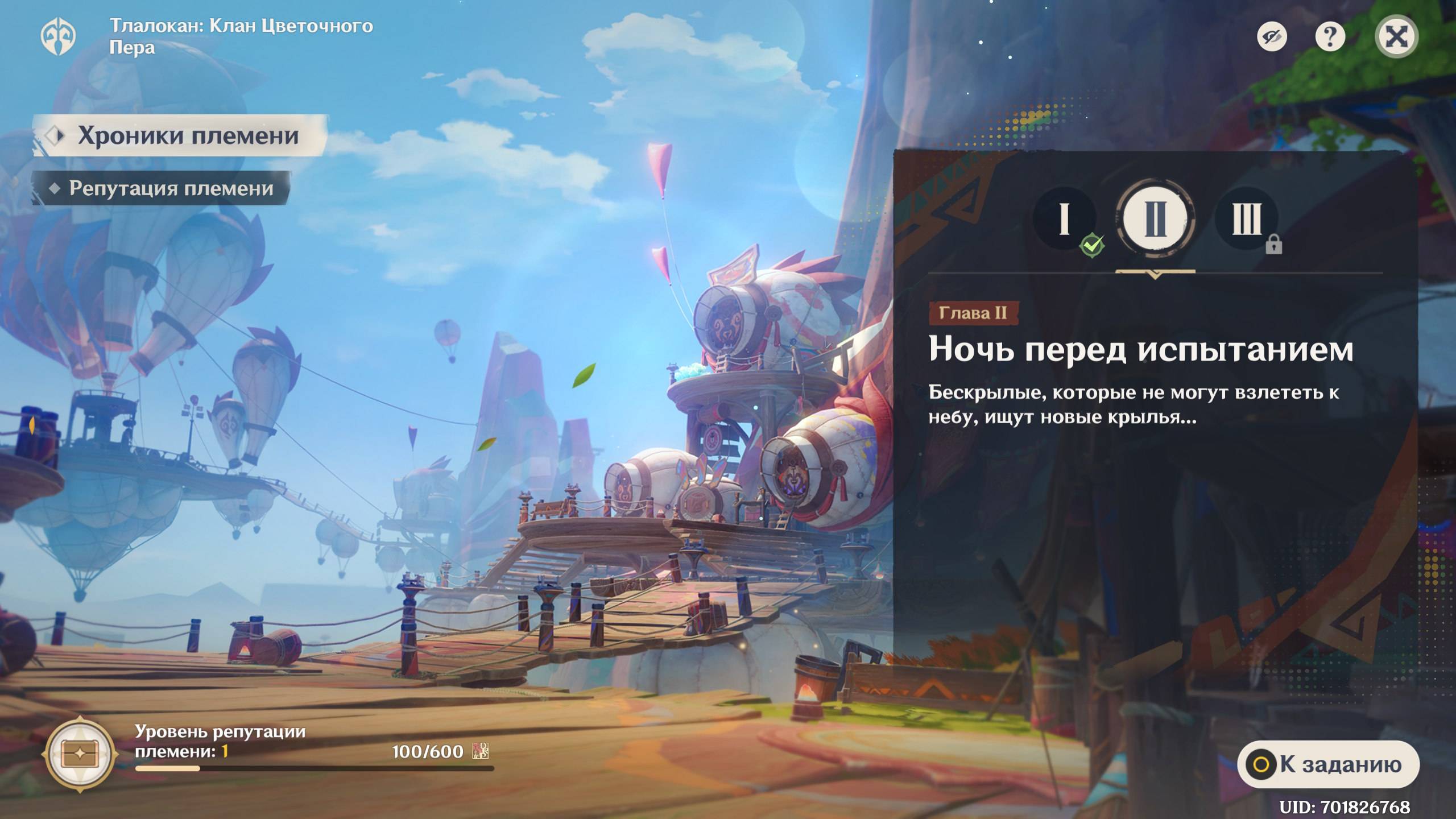Close the tribe chronicle screen
The height and width of the screenshot is (819, 1456).
pos(1396,38)
